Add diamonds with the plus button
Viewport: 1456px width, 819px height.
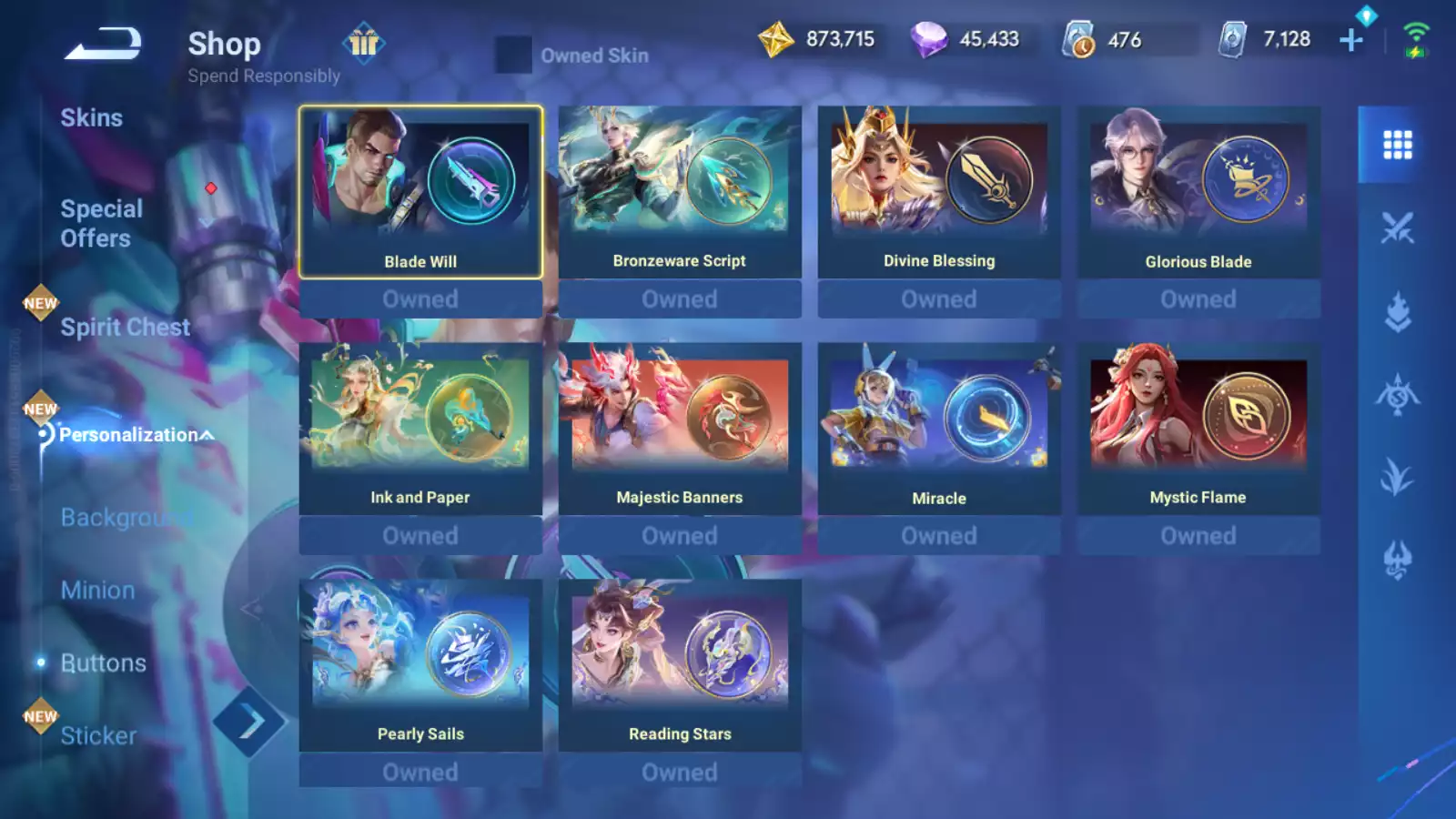tap(1351, 40)
